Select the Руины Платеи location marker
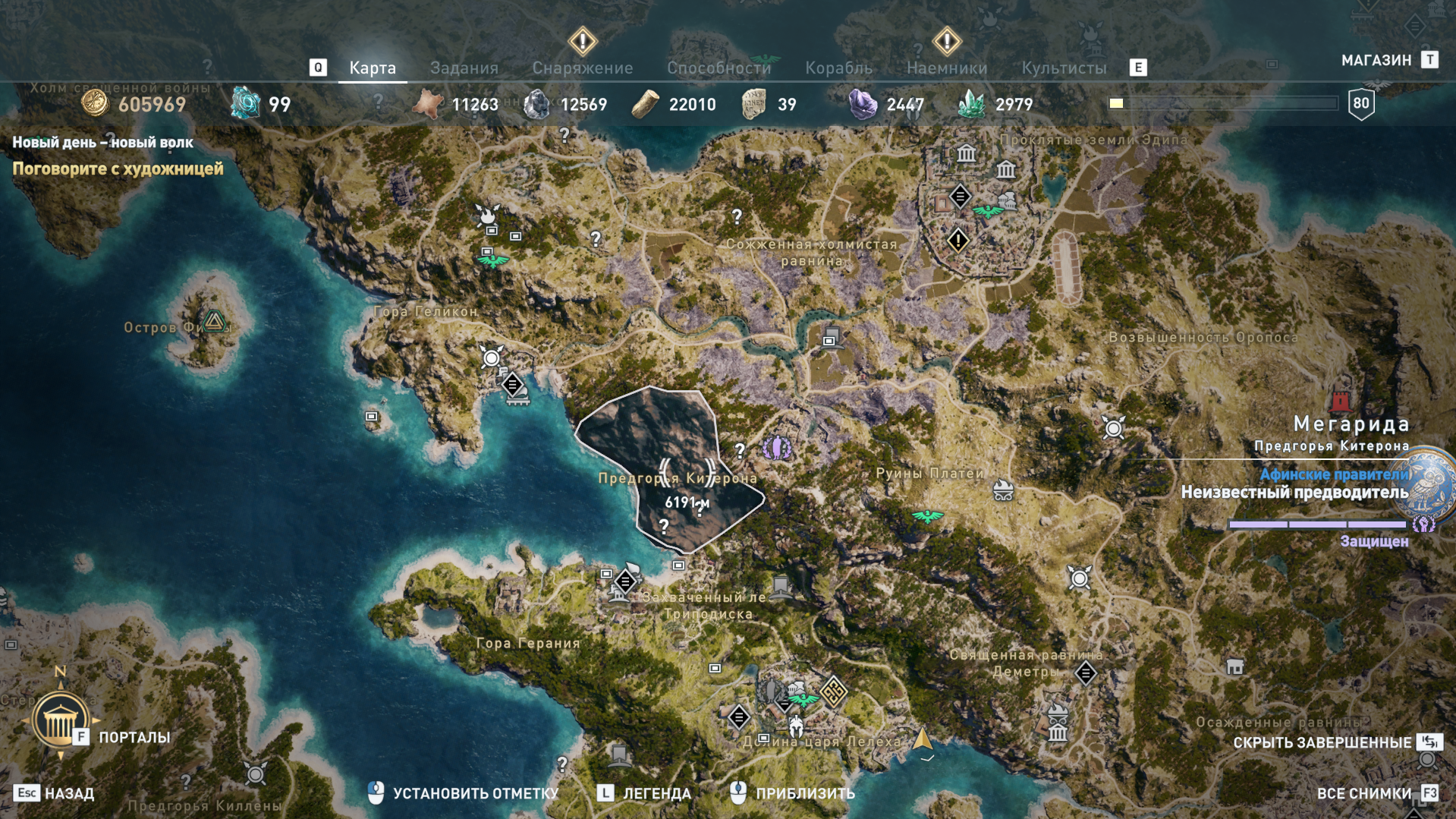The image size is (1456, 819). pyautogui.click(x=1003, y=490)
